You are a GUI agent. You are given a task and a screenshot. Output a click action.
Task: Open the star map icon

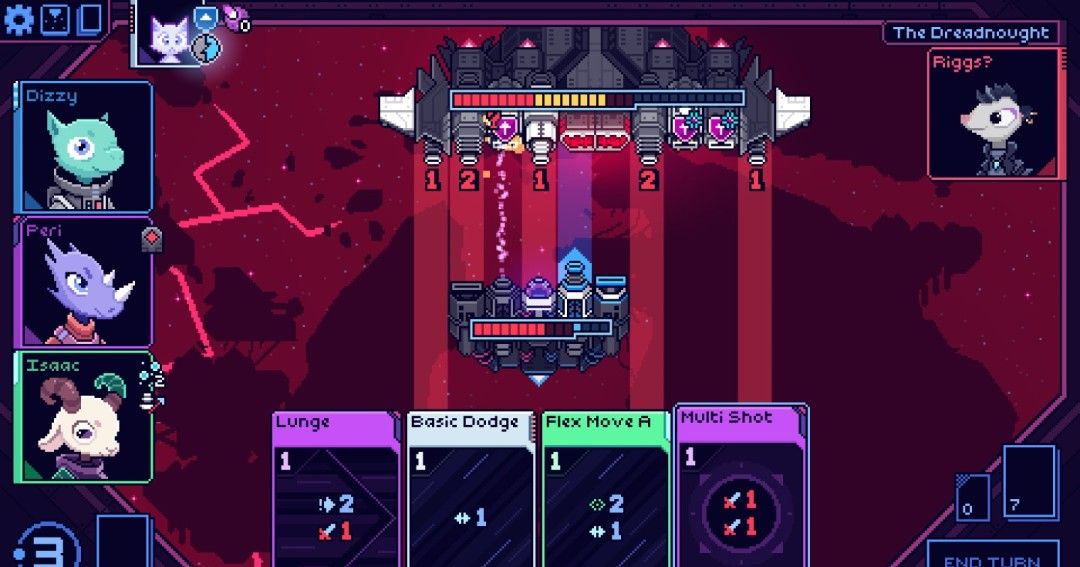[55, 19]
